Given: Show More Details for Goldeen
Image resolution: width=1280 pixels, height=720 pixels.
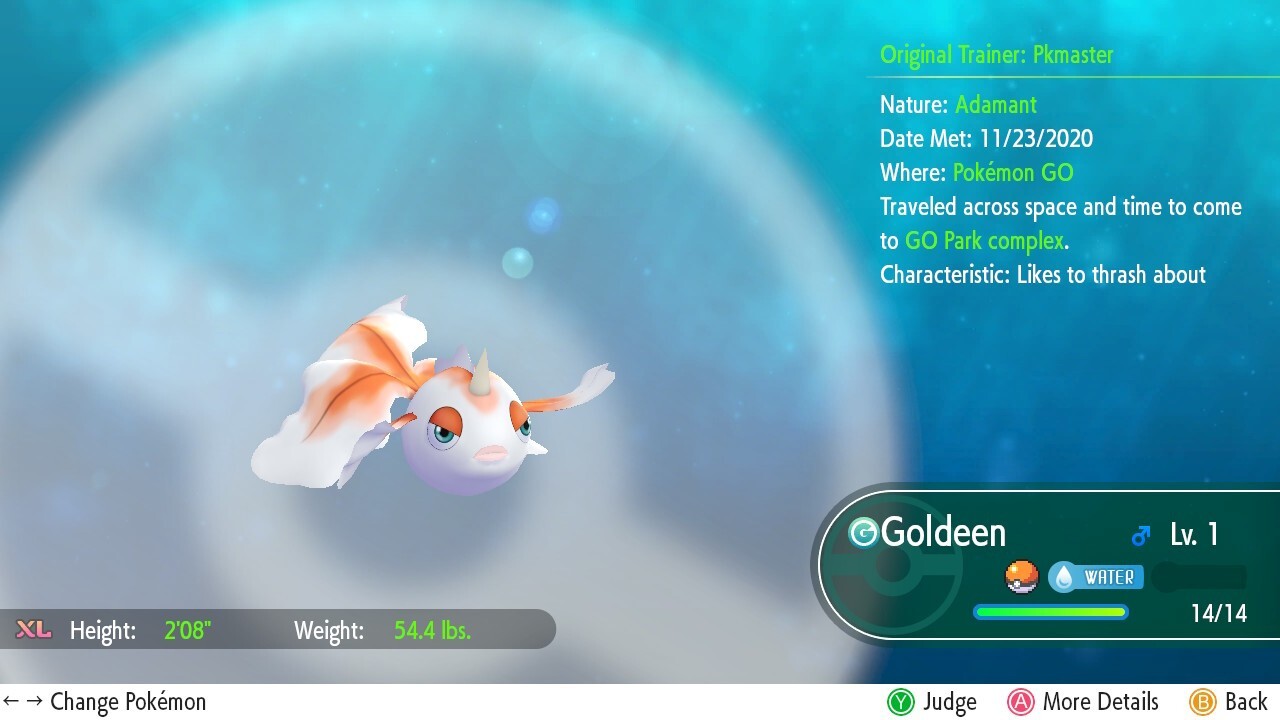Looking at the screenshot, I should (1083, 702).
